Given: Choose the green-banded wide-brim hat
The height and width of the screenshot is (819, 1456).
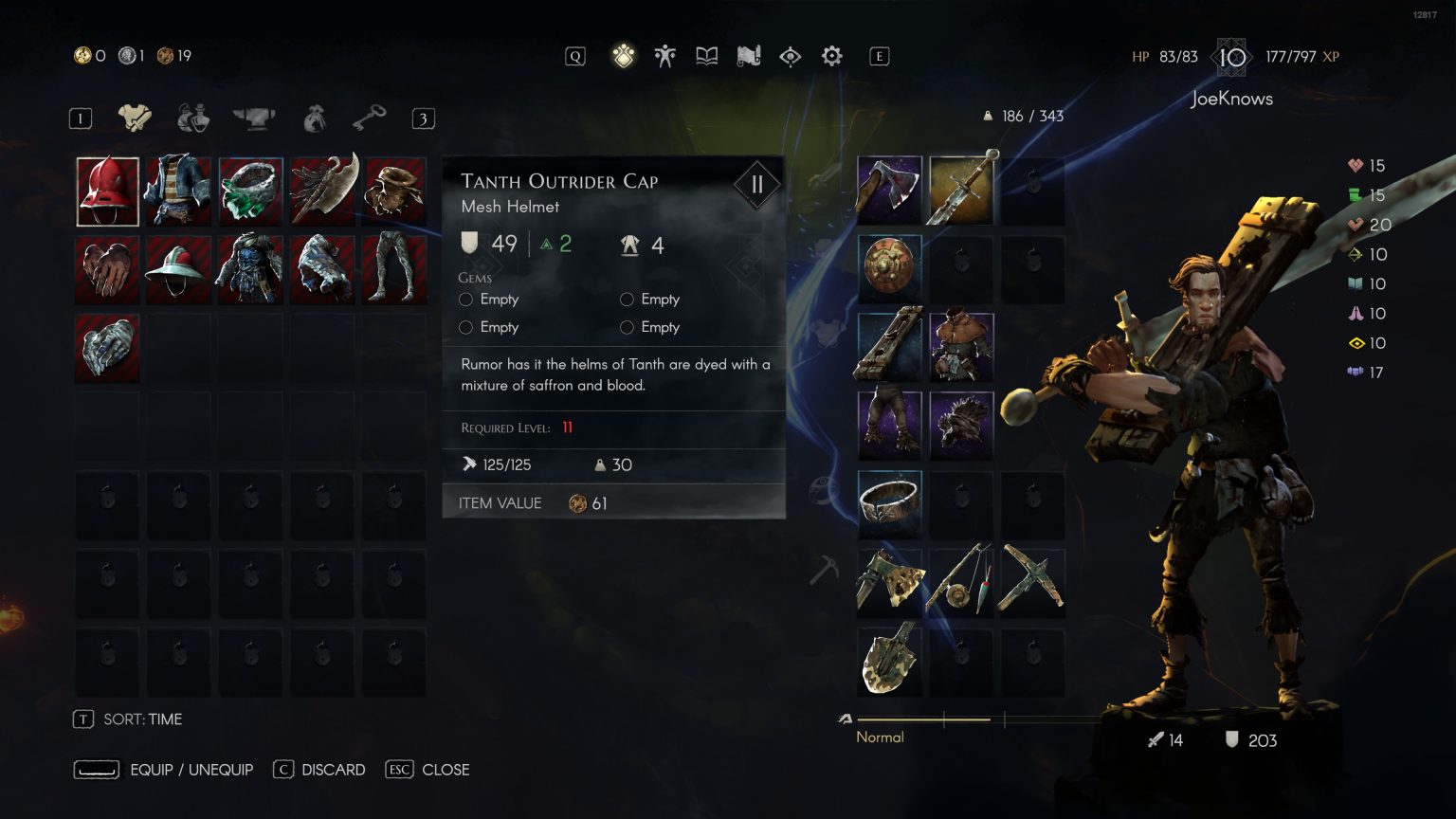Looking at the screenshot, I should (x=178, y=270).
